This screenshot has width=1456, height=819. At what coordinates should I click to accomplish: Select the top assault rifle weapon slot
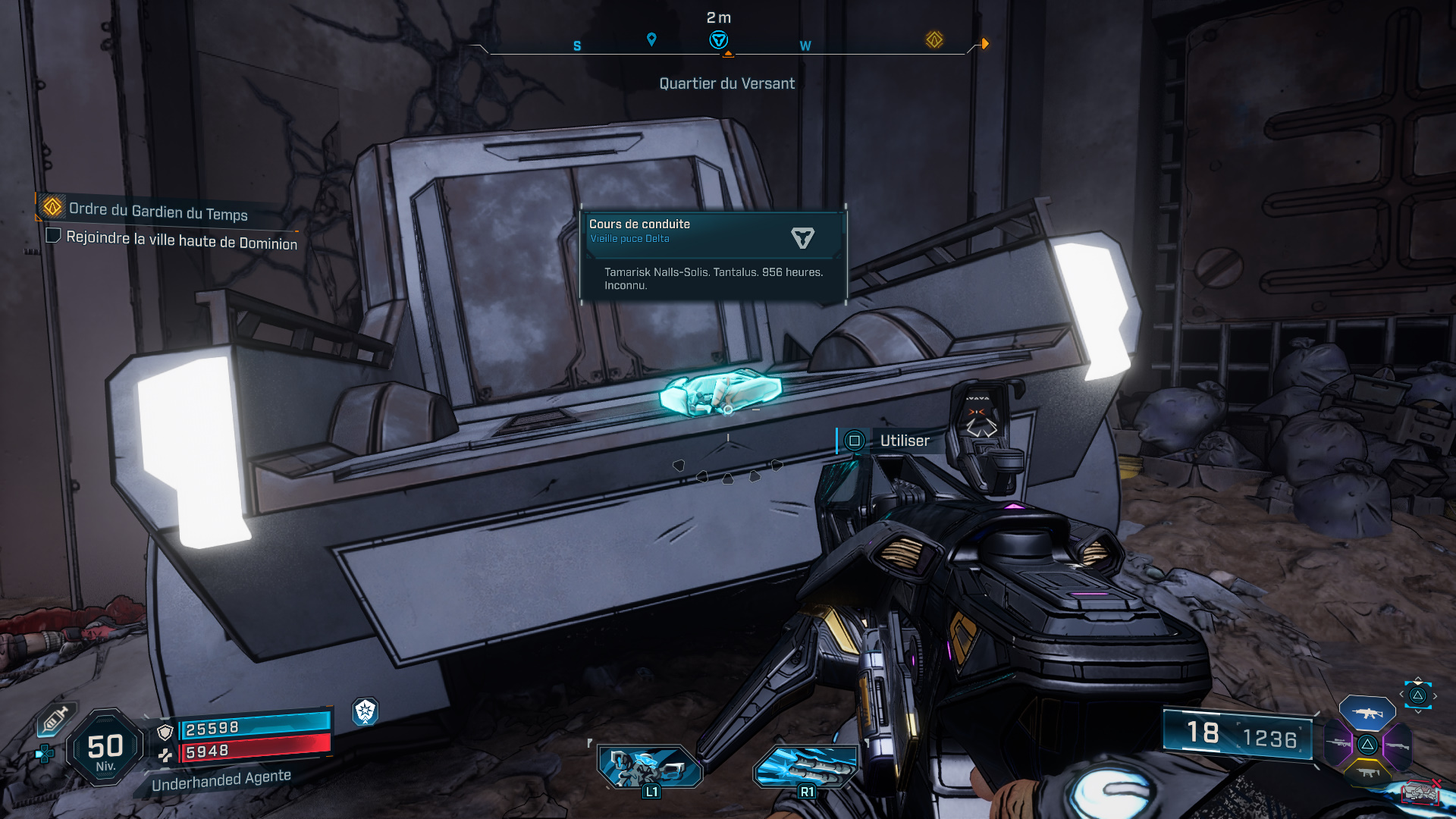(x=1367, y=713)
